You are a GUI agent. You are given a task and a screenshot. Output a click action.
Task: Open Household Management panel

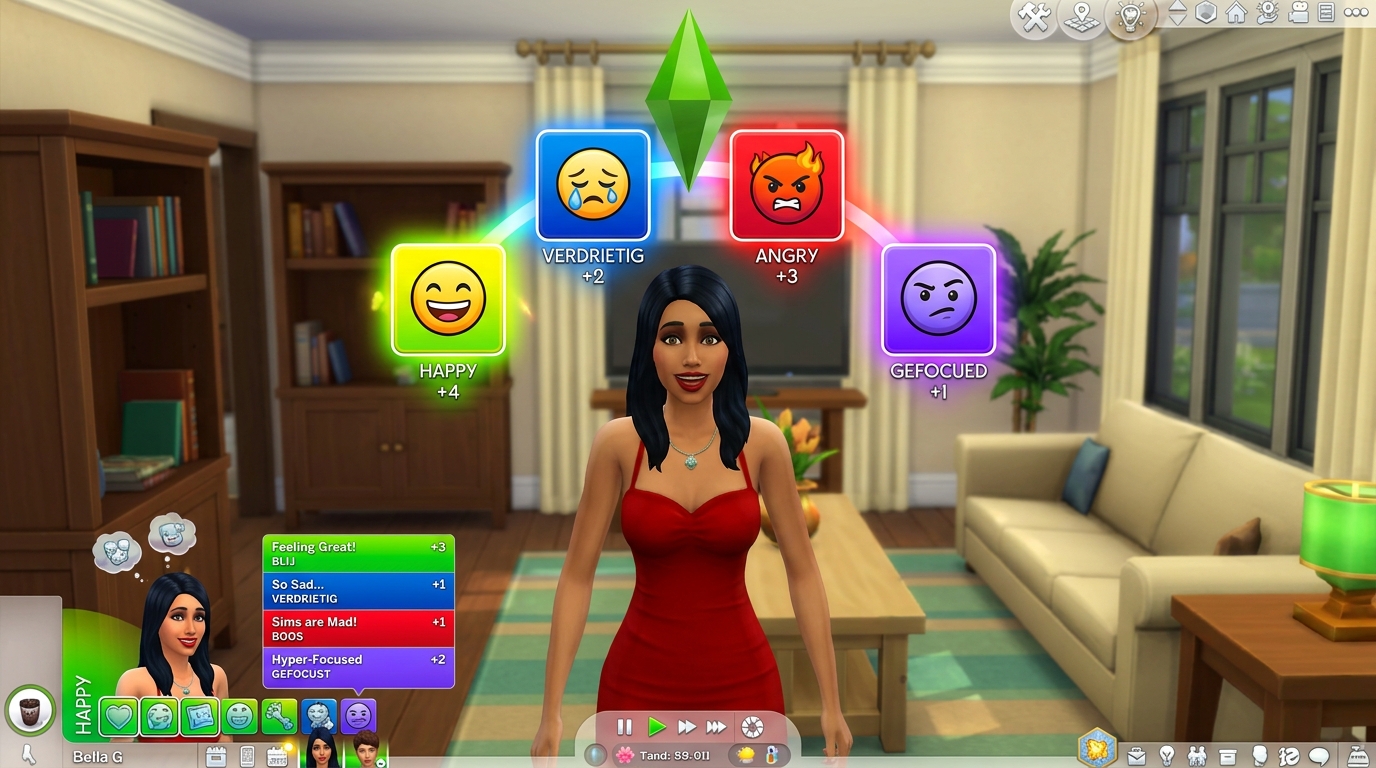pos(1266,15)
